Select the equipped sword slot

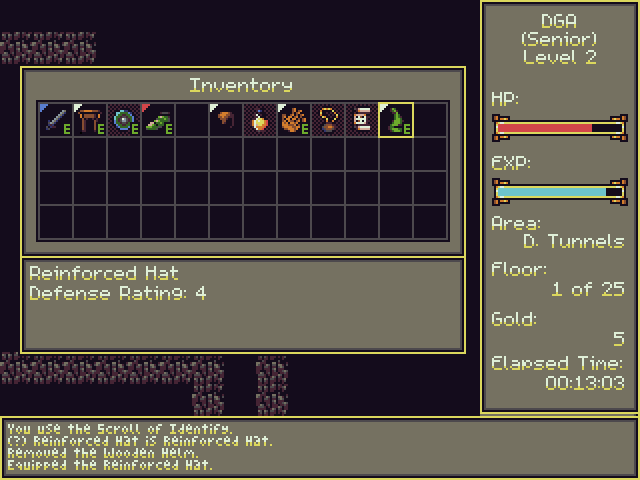pyautogui.click(x=55, y=120)
